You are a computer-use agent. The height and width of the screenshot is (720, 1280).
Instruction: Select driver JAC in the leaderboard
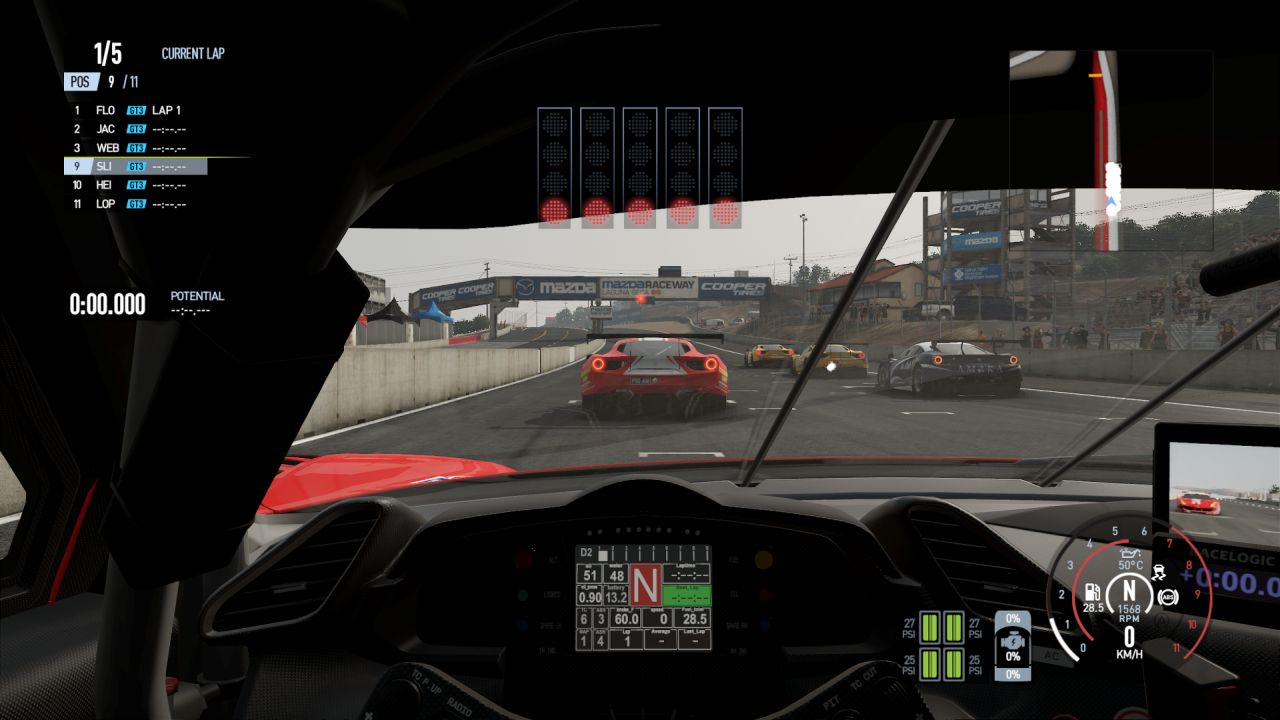pyautogui.click(x=130, y=129)
